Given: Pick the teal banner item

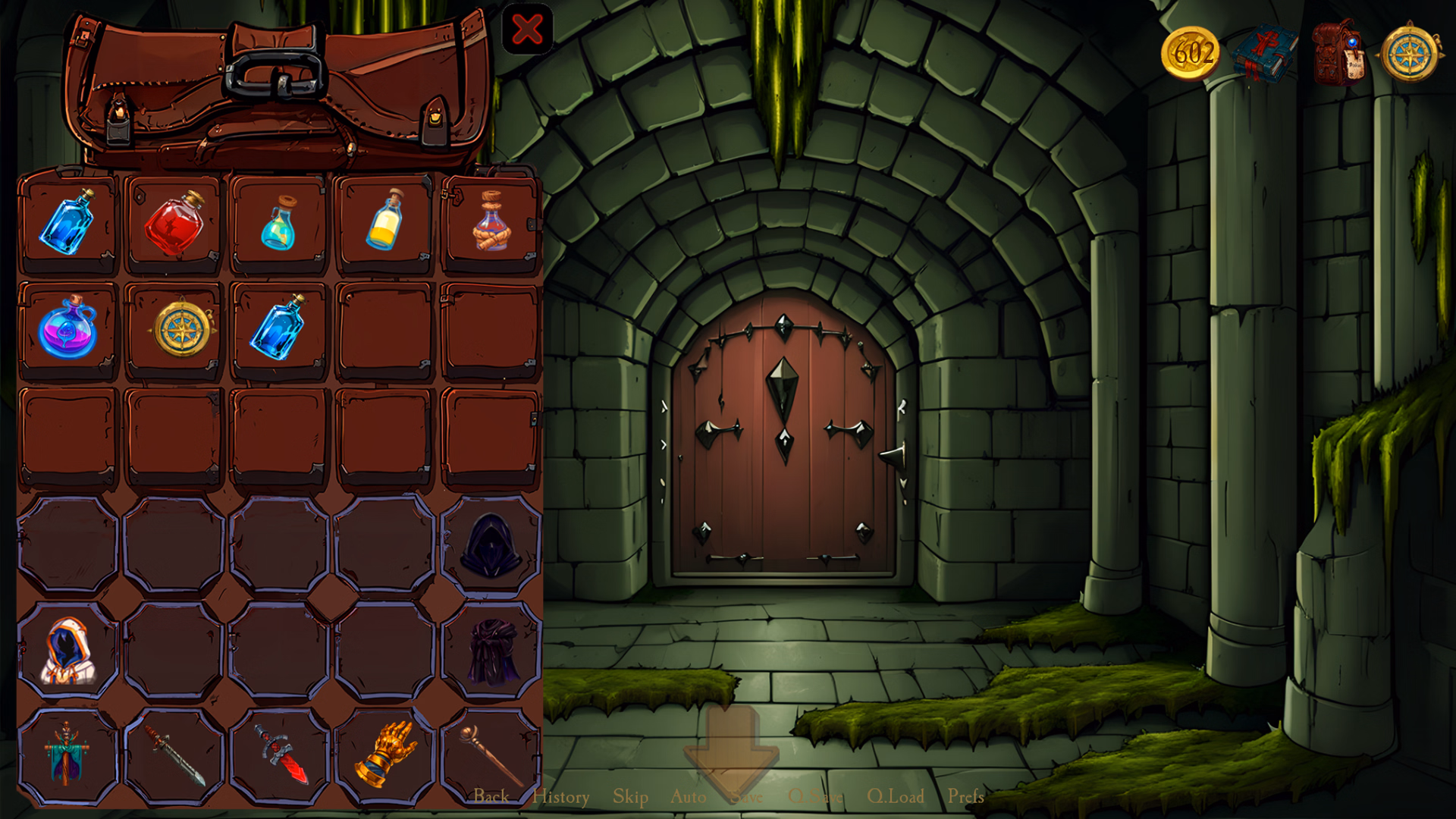Looking at the screenshot, I should click(67, 754).
